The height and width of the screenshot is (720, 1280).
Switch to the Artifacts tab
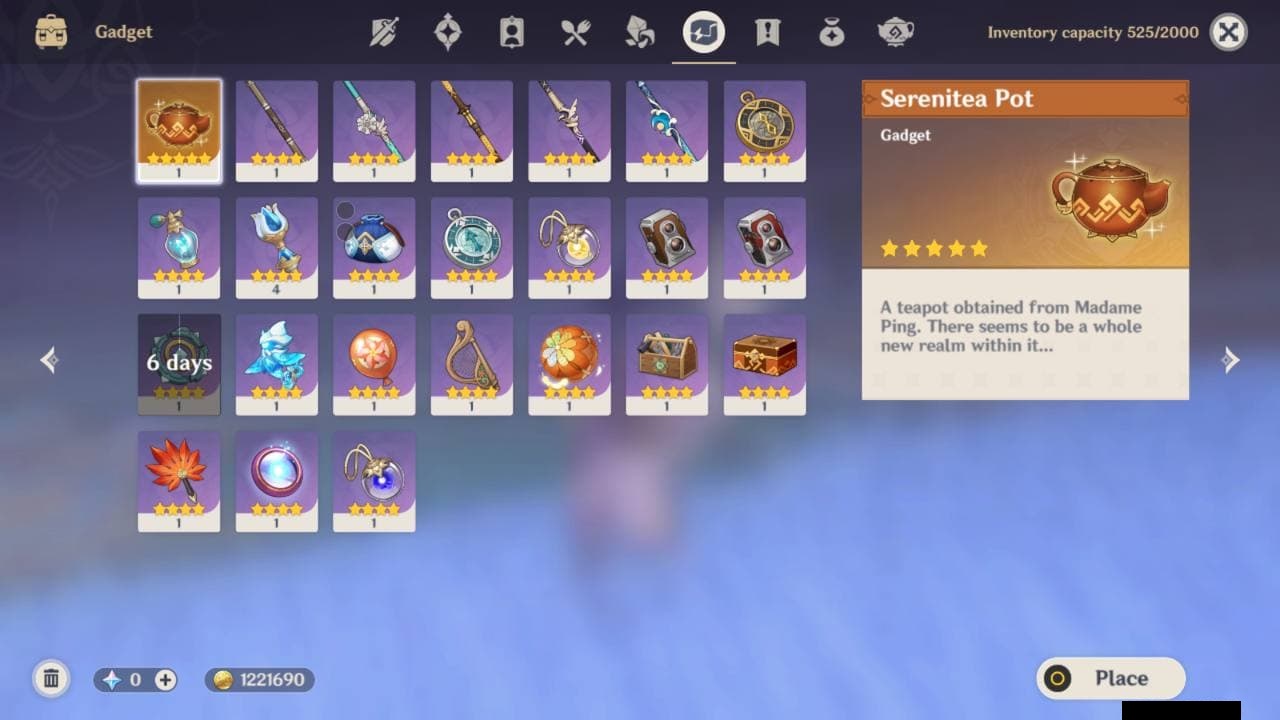(x=447, y=33)
